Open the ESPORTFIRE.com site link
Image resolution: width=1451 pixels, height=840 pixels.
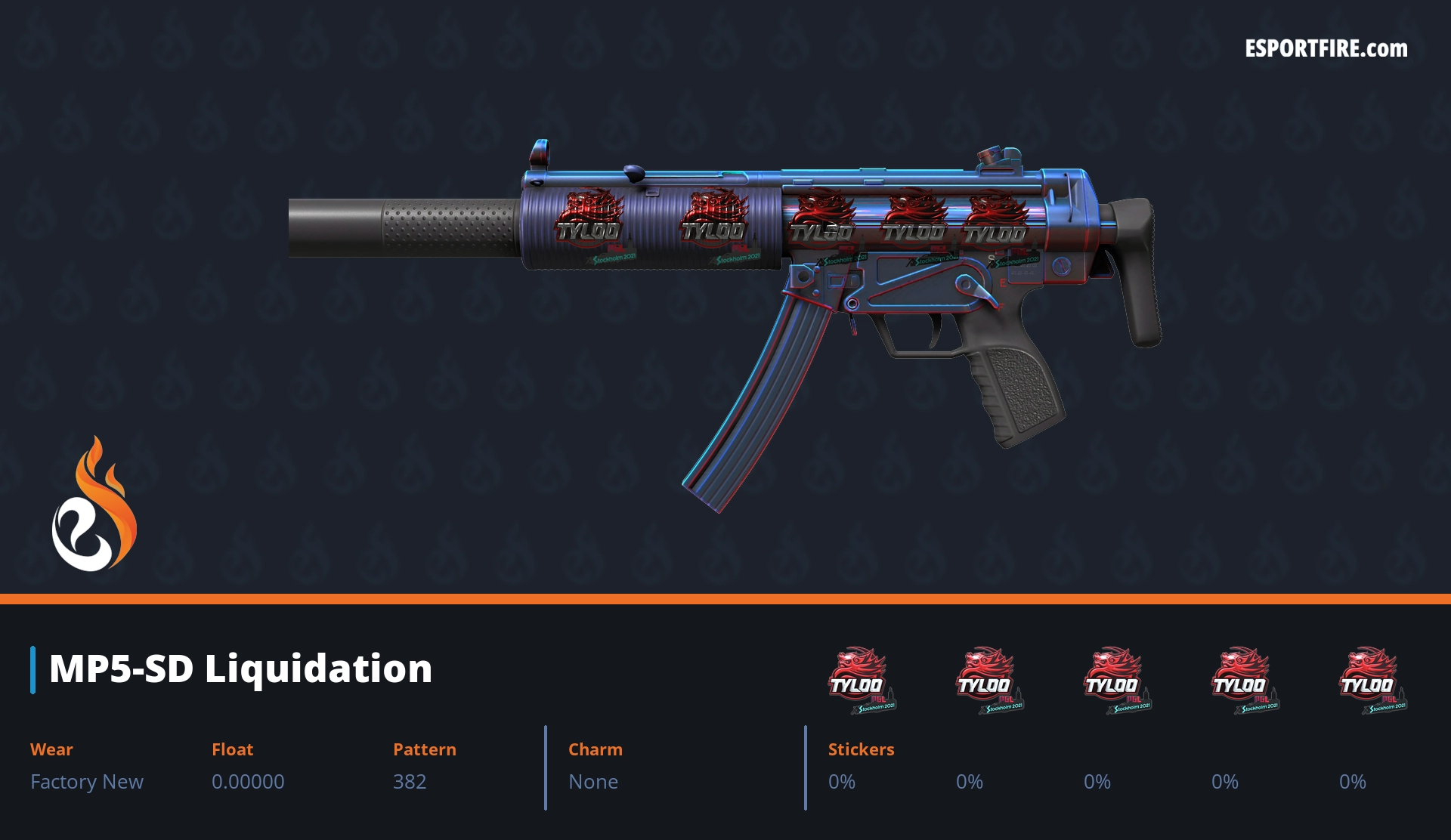(1326, 49)
